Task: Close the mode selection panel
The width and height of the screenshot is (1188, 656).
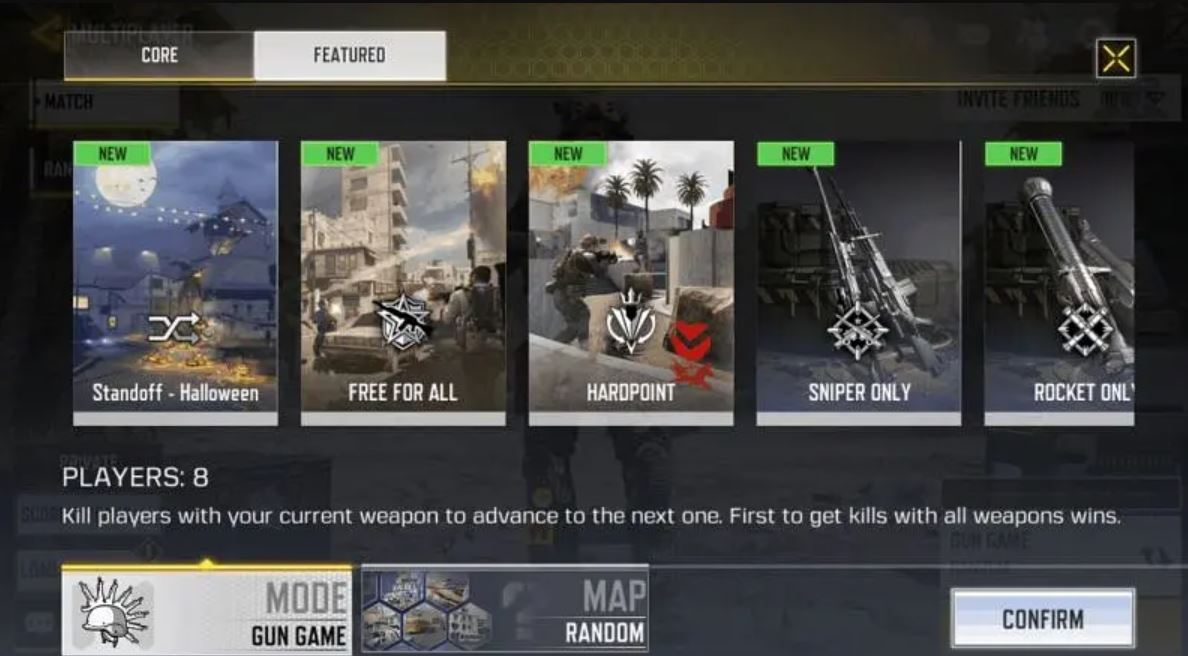Action: [1115, 59]
